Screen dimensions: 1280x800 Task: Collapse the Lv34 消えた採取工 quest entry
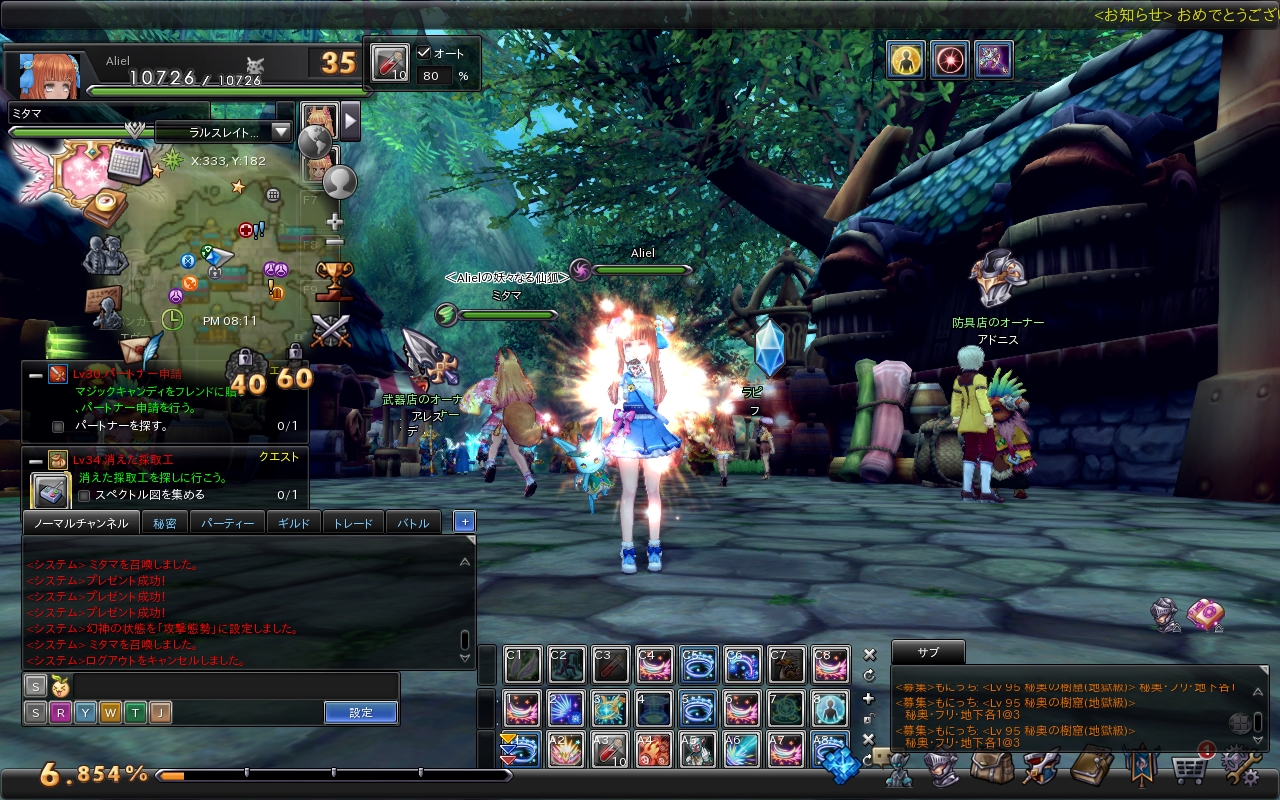pyautogui.click(x=35, y=460)
